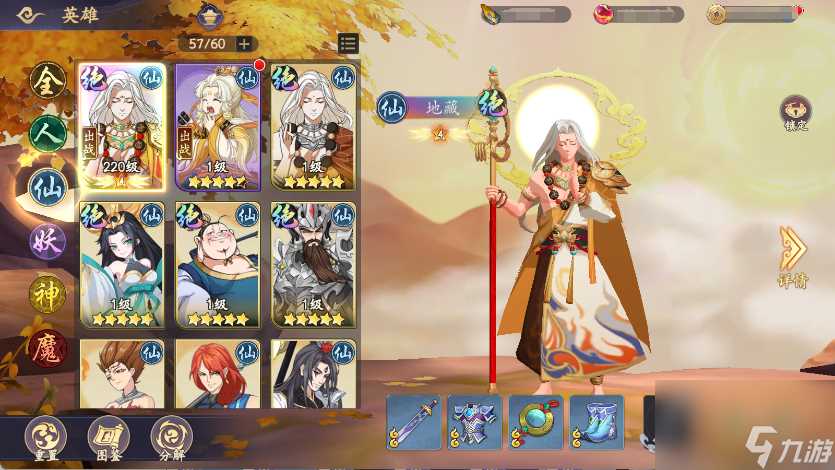Viewport: 835px width, 470px height.
Task: Open the 魔 (Devil) faction tab
Action: (x=47, y=346)
